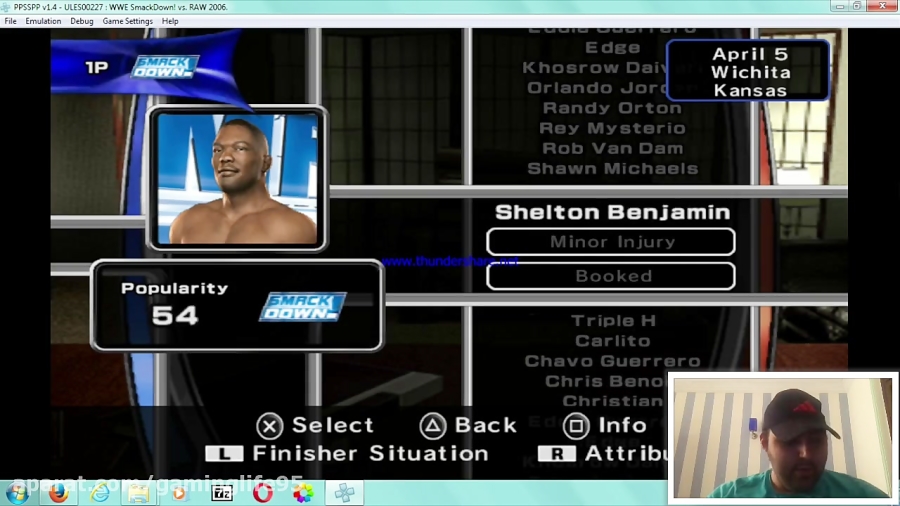Viewport: 900px width, 506px height.
Task: Choose Chavo Guerrero's roster entry
Action: pos(613,361)
